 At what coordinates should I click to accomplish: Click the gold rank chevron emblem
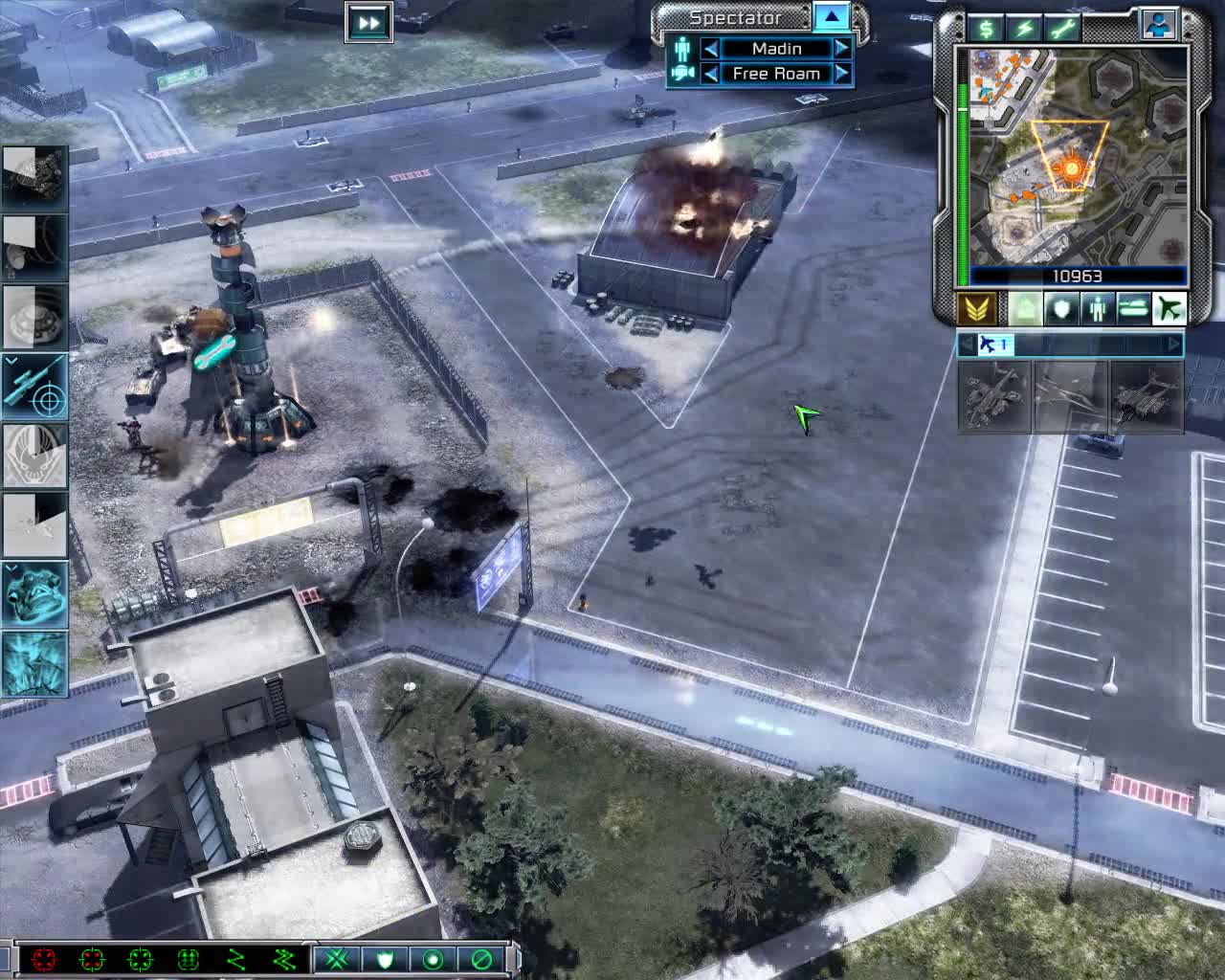click(977, 308)
